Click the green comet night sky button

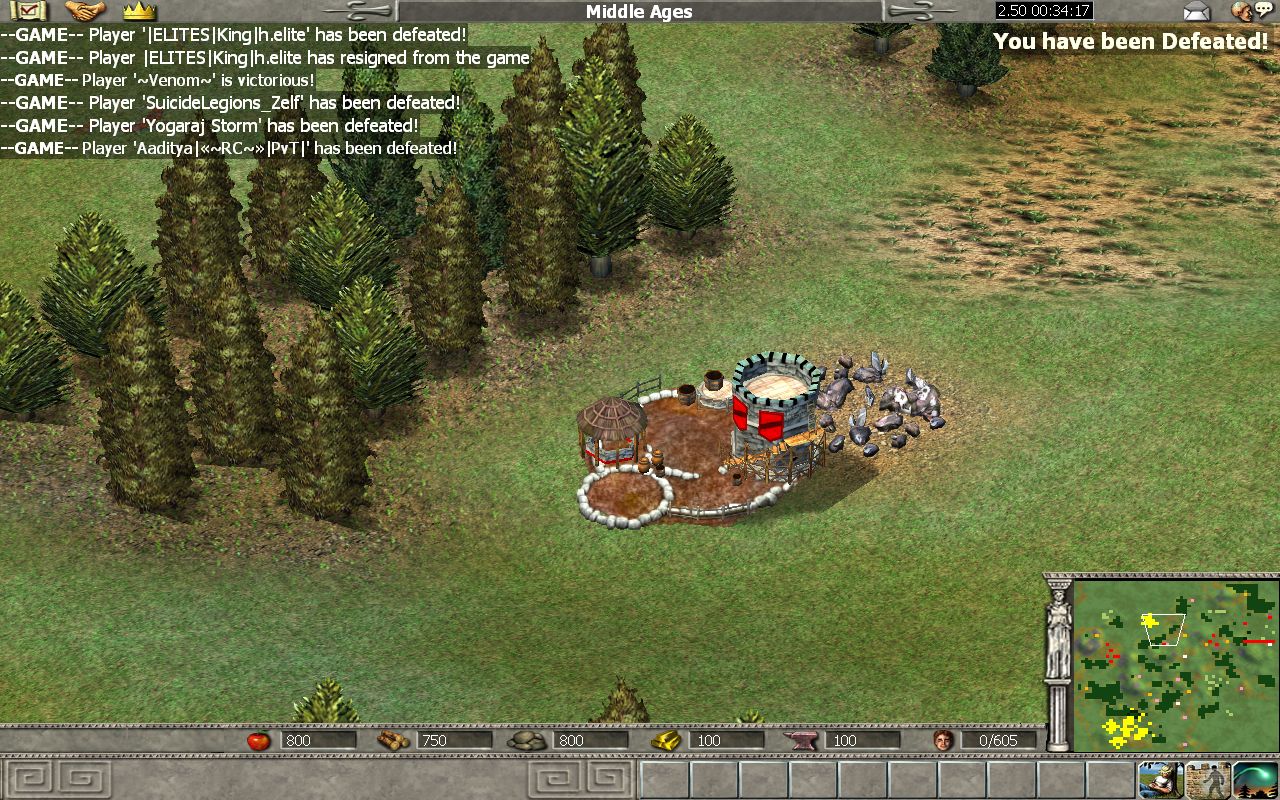click(1255, 778)
